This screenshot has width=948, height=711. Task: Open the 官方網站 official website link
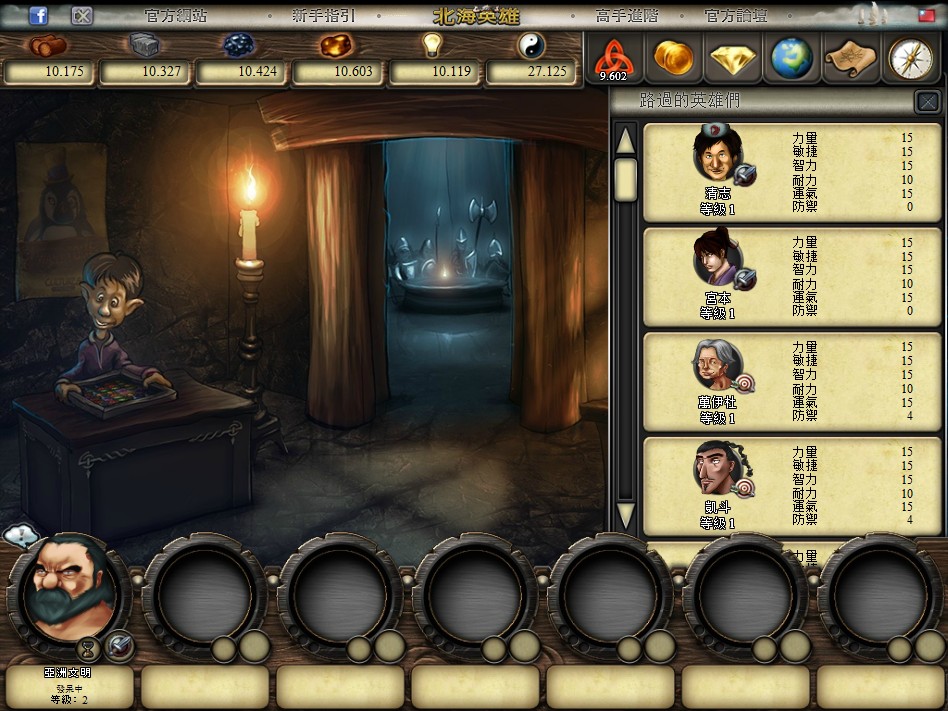[x=175, y=16]
